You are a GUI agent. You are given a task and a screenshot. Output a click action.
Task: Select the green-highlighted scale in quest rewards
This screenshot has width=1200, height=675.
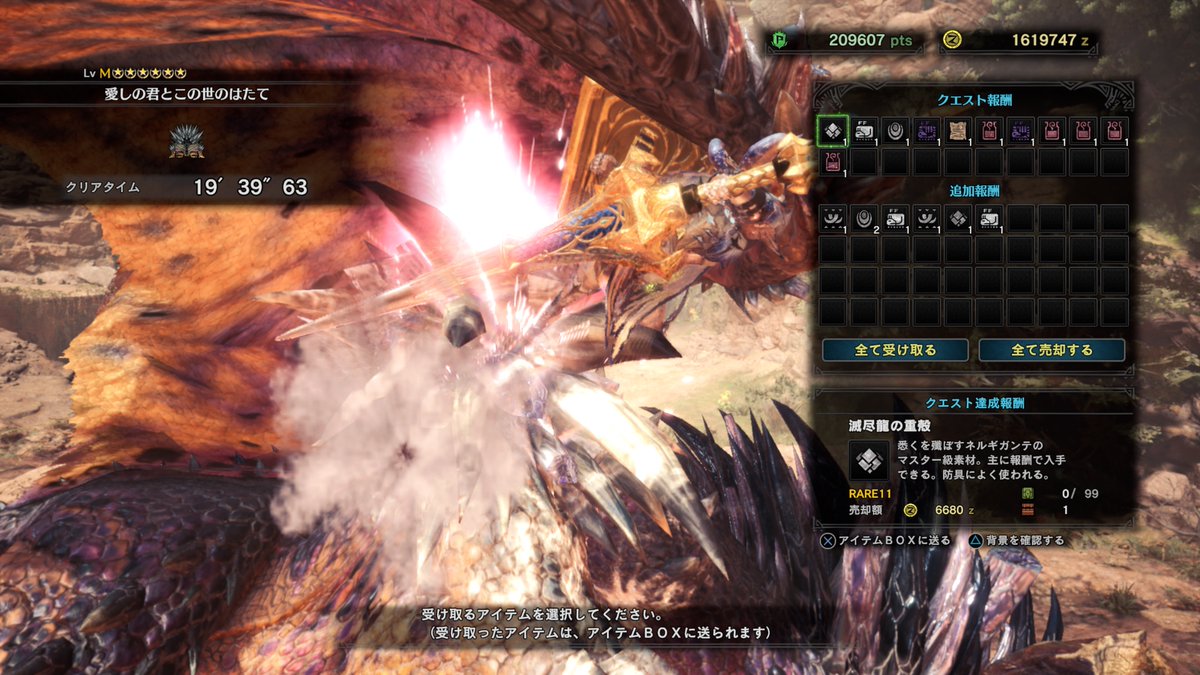pyautogui.click(x=833, y=130)
